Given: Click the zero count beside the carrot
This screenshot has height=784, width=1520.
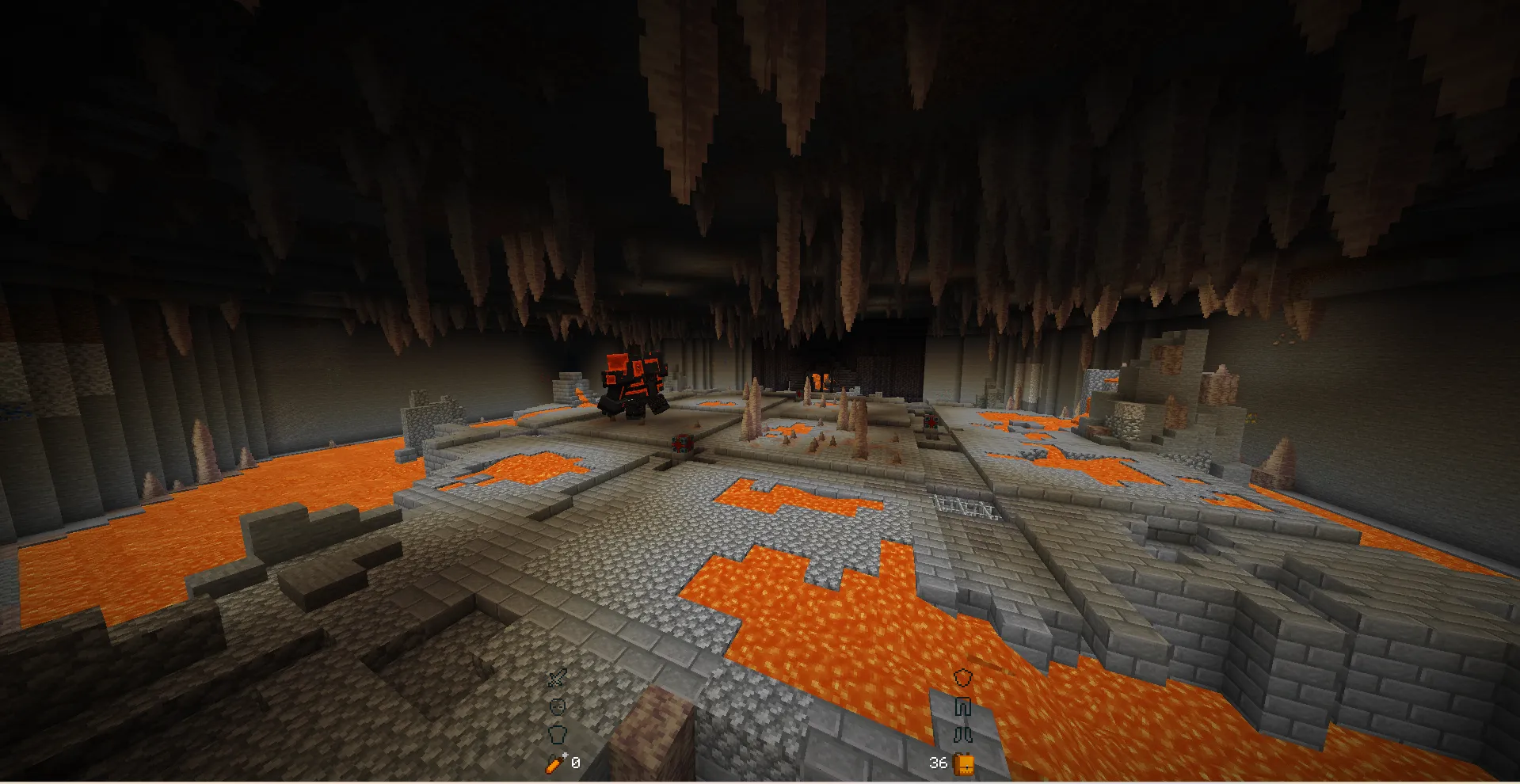Looking at the screenshot, I should (576, 763).
